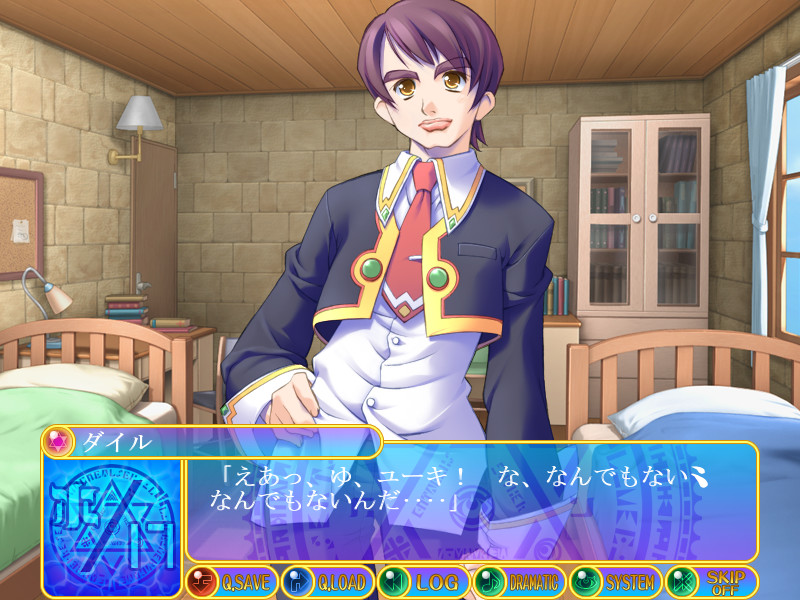Click the Q.SAVE button
This screenshot has height=600, width=800.
click(230, 581)
